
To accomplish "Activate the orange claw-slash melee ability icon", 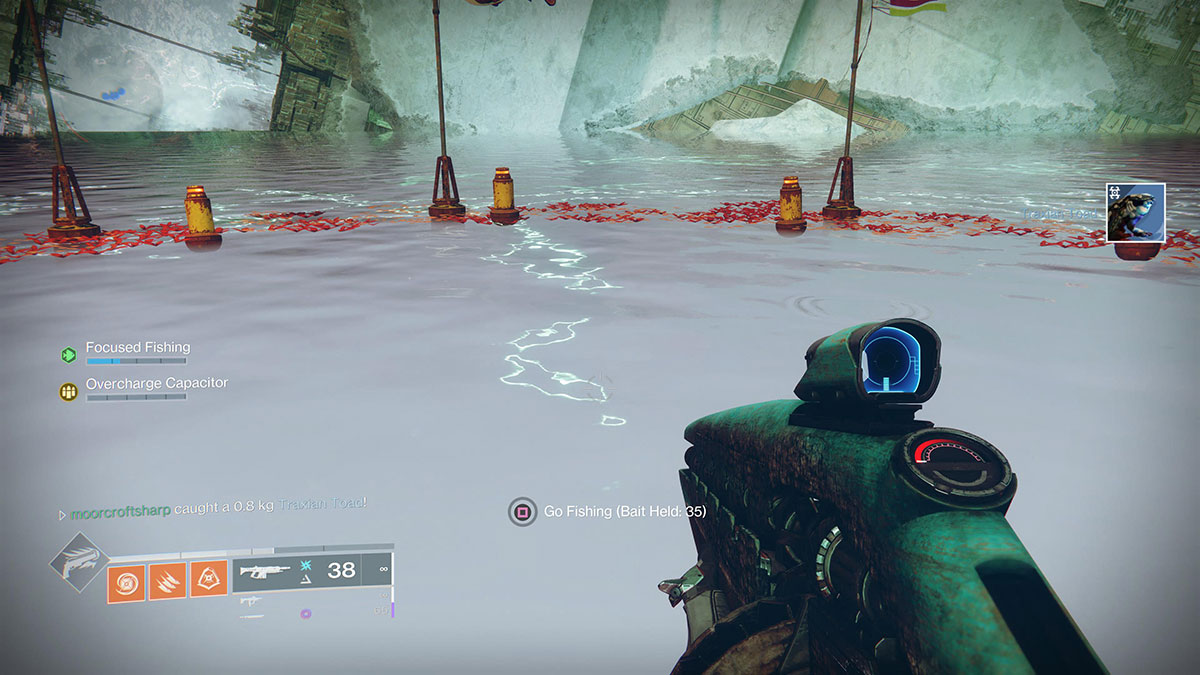I will [x=166, y=580].
